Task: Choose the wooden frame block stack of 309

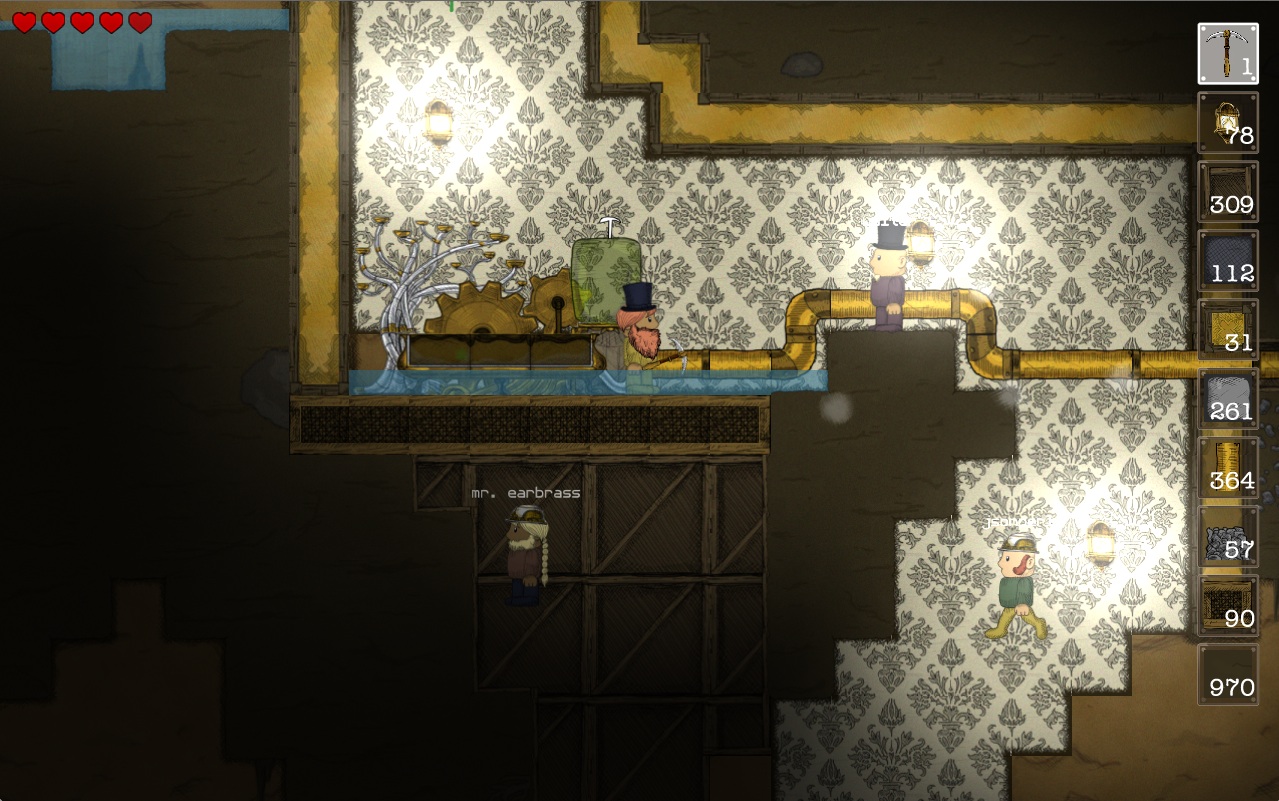Action: 1228,192
